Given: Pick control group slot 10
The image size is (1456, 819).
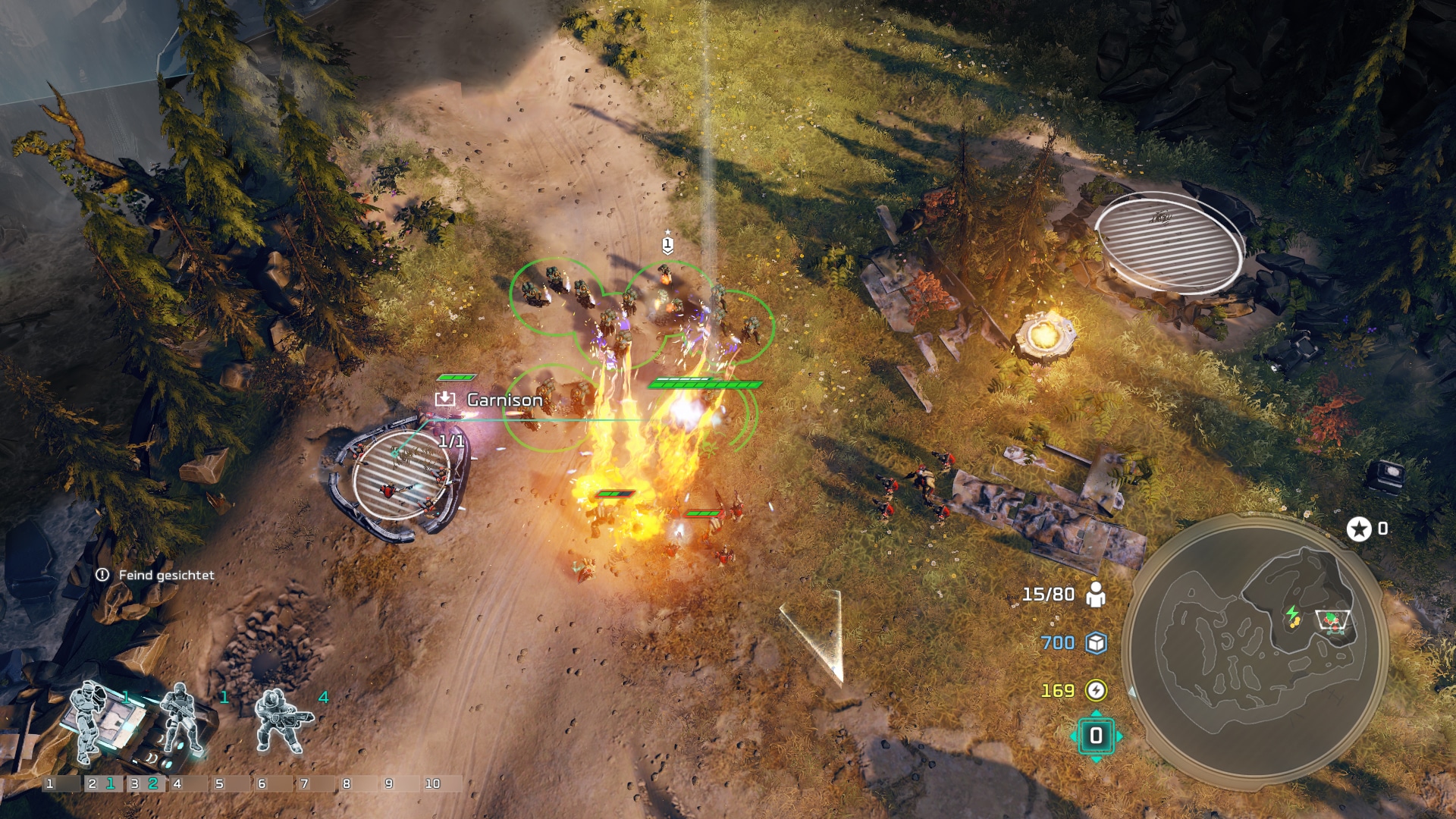Looking at the screenshot, I should [441, 783].
